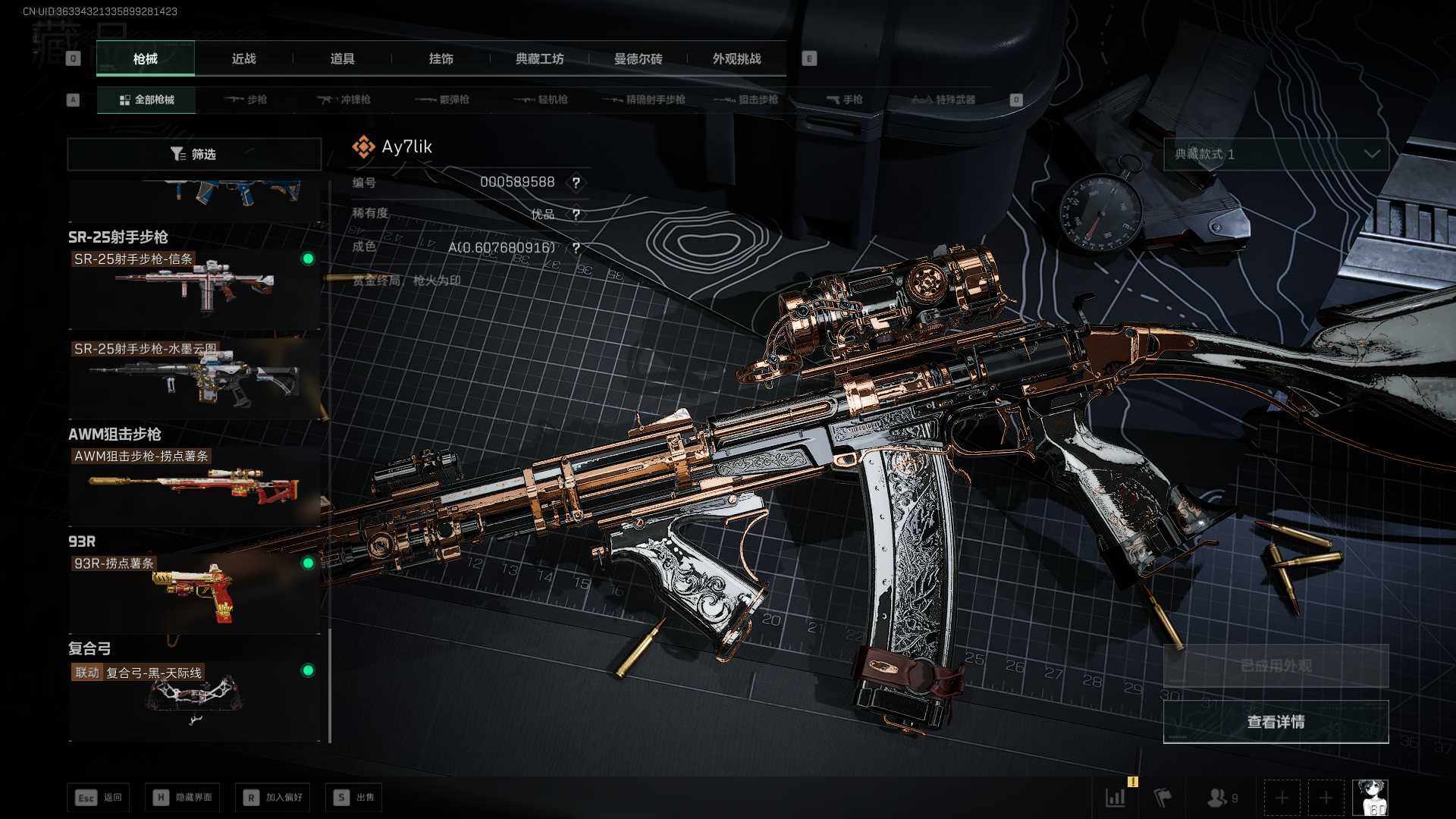The image size is (1456, 819).
Task: Open the 曼德尔砖 tab
Action: point(638,59)
